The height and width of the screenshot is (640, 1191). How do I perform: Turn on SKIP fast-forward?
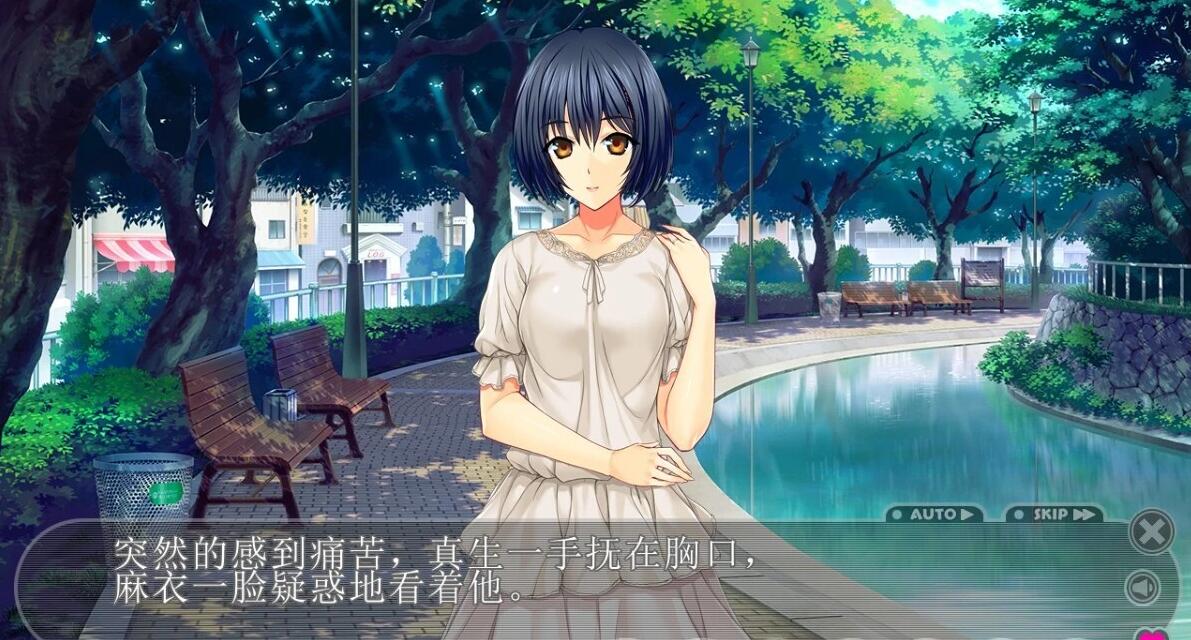coord(1054,514)
